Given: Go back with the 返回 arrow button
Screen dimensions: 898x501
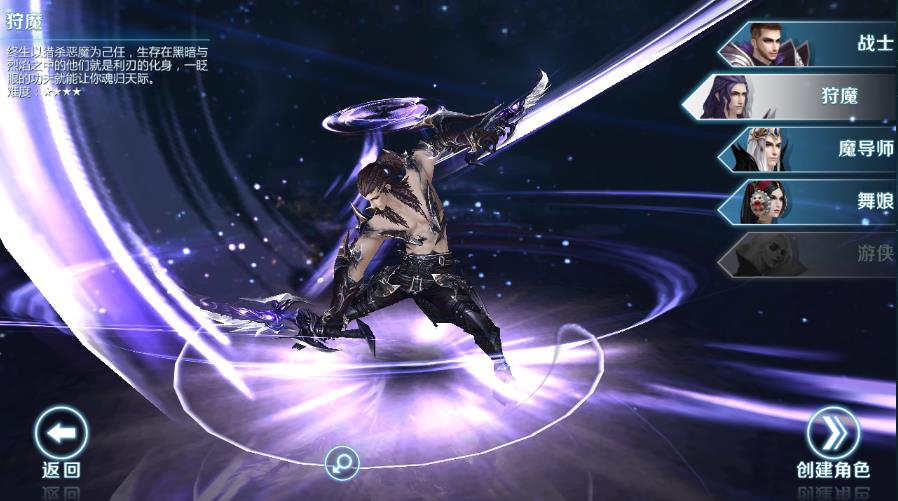Looking at the screenshot, I should coord(61,434).
